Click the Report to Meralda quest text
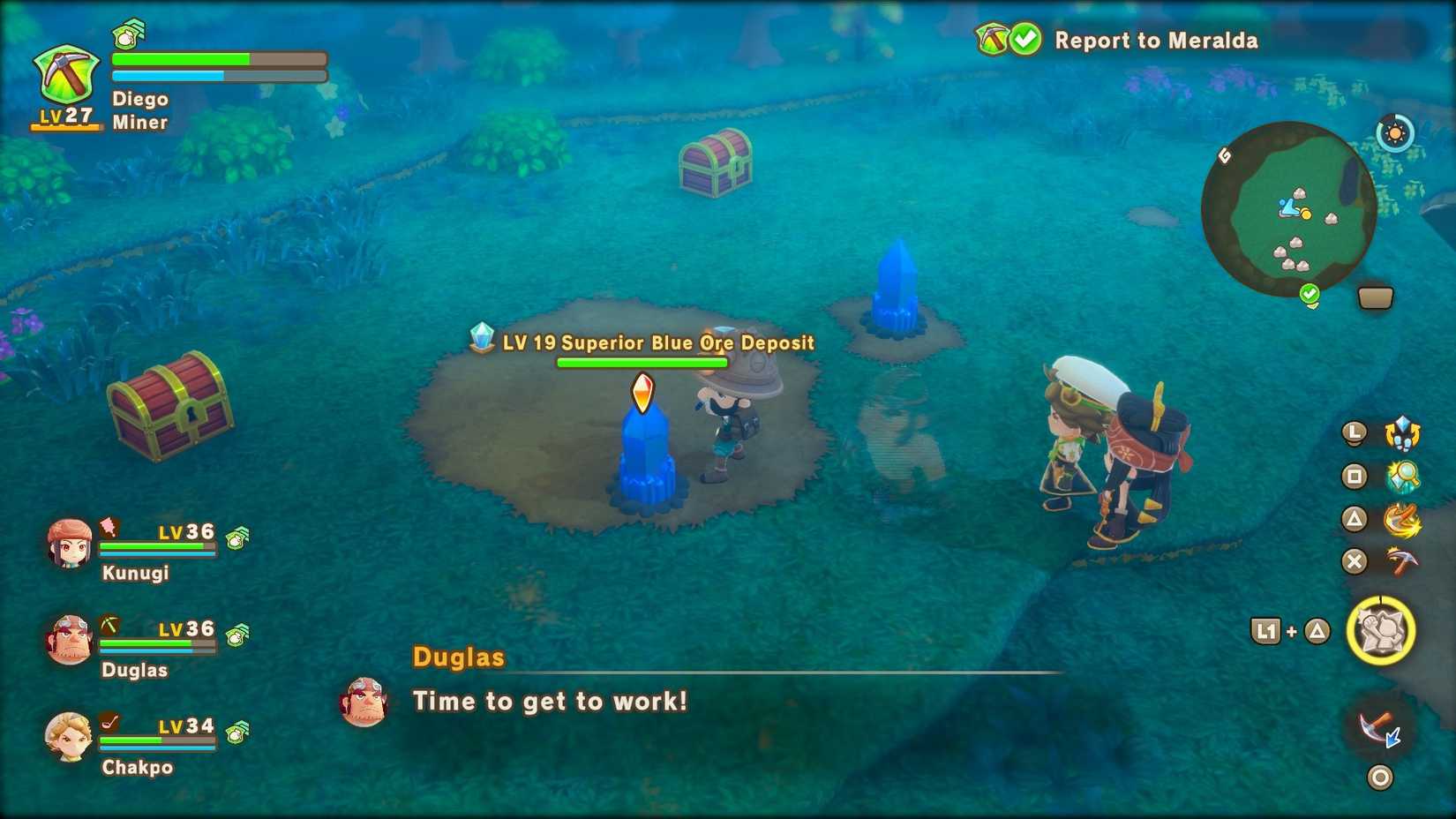This screenshot has height=819, width=1456. [1156, 41]
